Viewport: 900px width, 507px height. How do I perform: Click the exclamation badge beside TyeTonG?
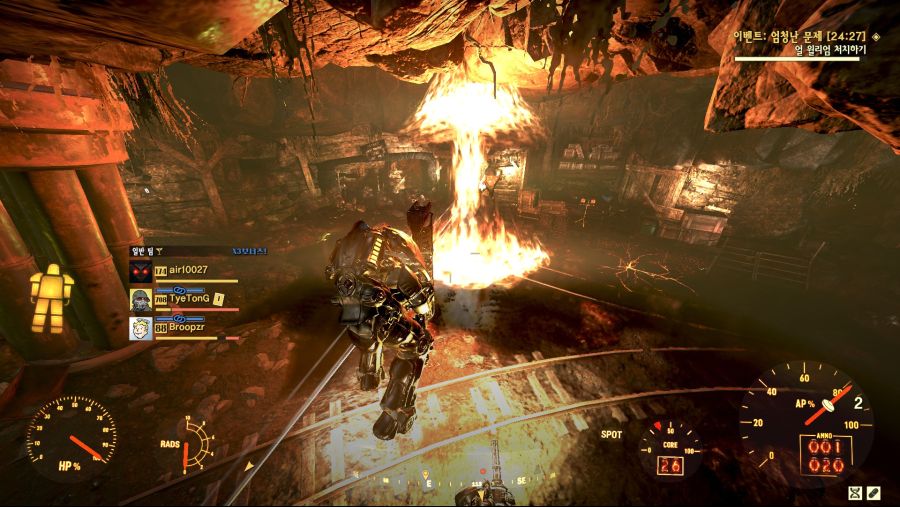tap(218, 298)
